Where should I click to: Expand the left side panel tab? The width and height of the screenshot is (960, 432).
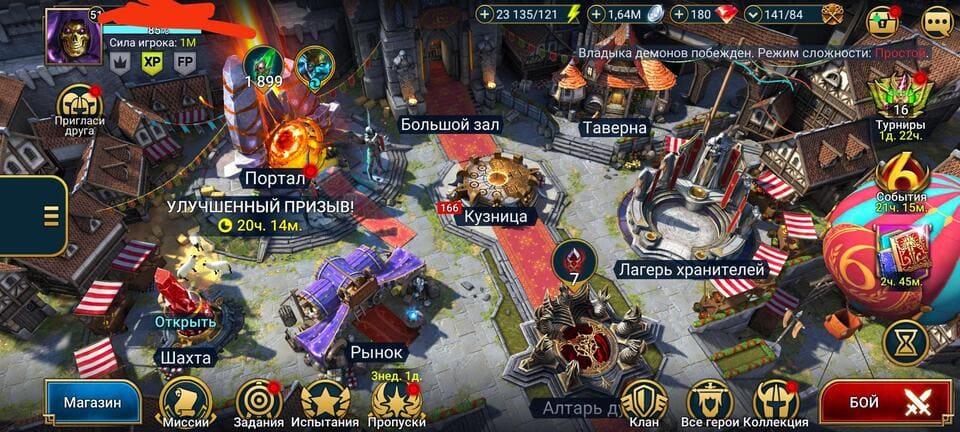(47, 215)
